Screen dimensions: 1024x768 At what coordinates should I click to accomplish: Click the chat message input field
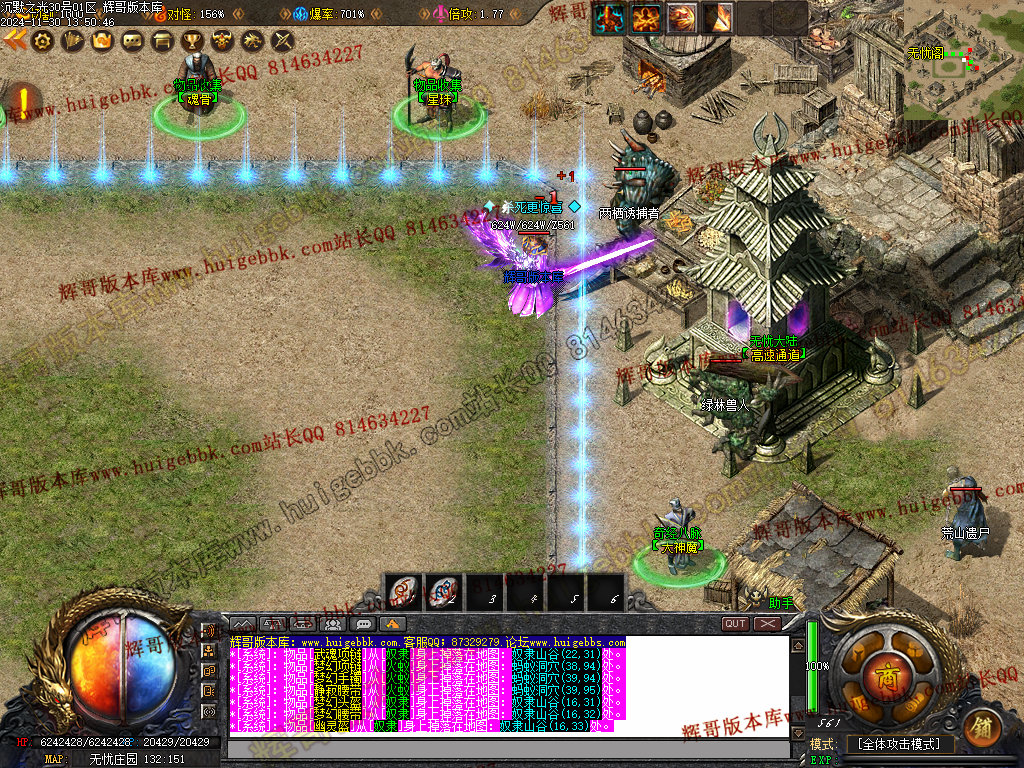[x=510, y=747]
